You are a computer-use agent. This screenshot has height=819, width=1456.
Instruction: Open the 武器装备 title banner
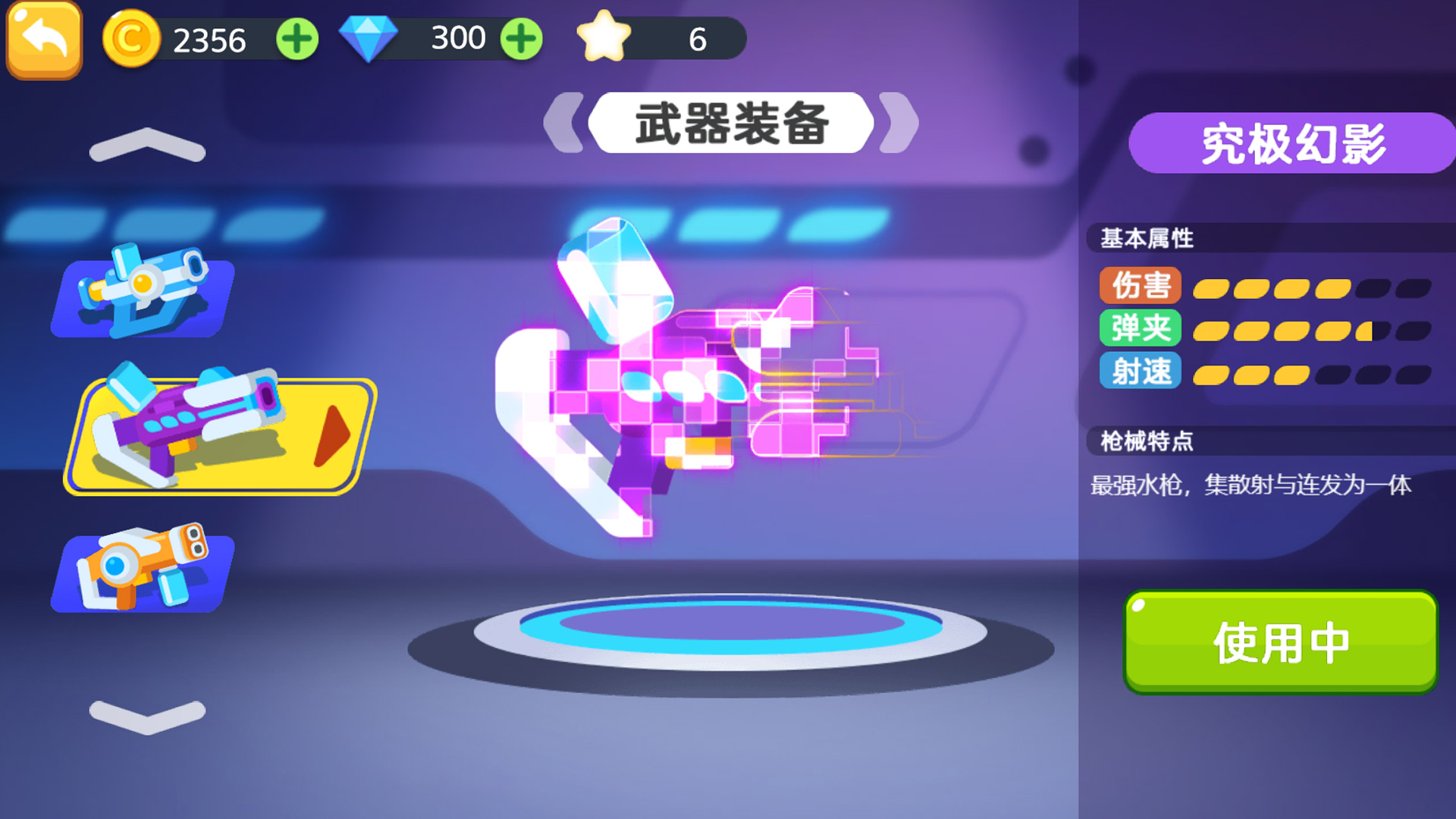pyautogui.click(x=730, y=121)
